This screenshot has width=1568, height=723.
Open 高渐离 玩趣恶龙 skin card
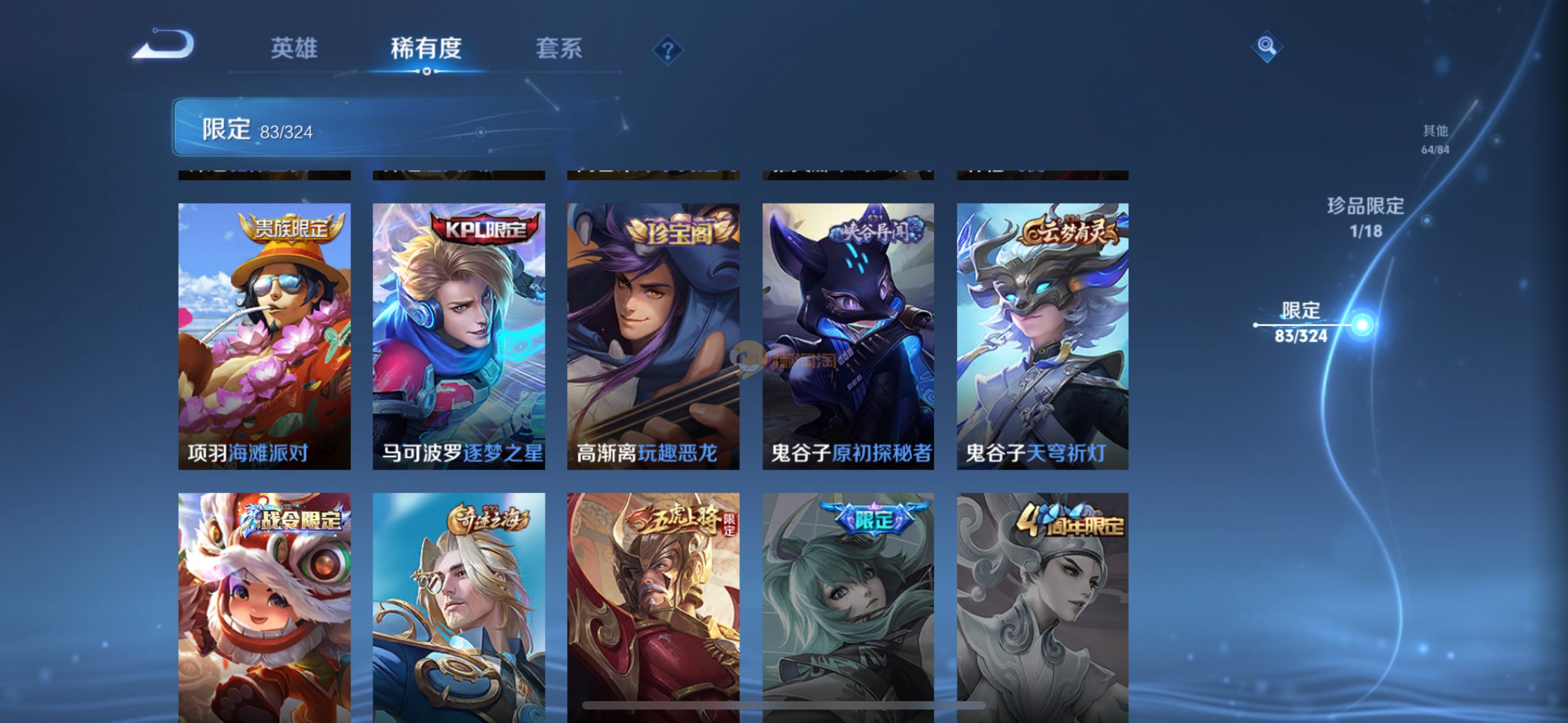point(653,336)
